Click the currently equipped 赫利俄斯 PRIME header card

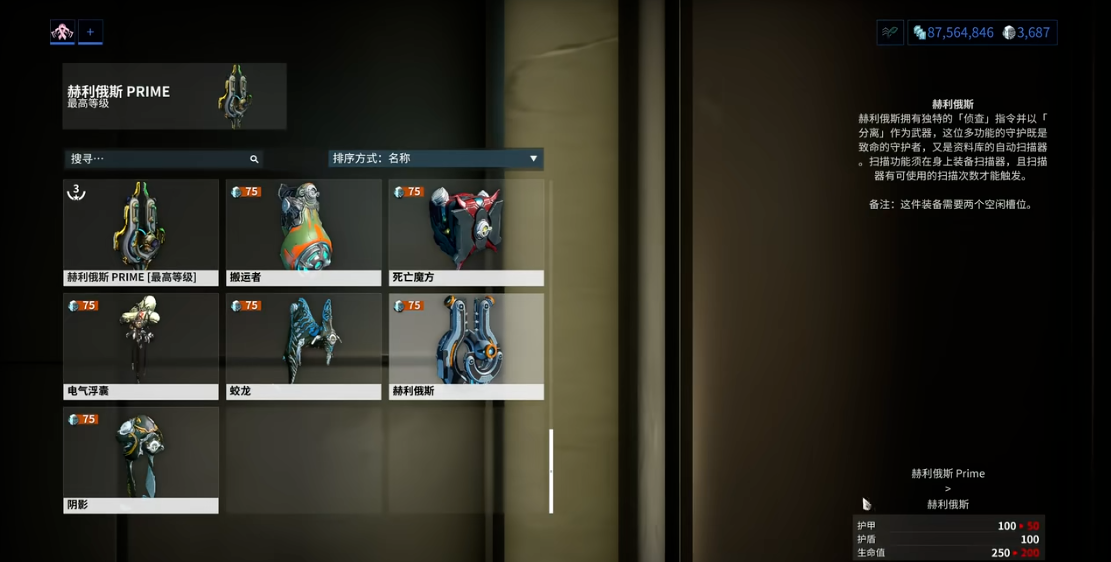click(174, 96)
